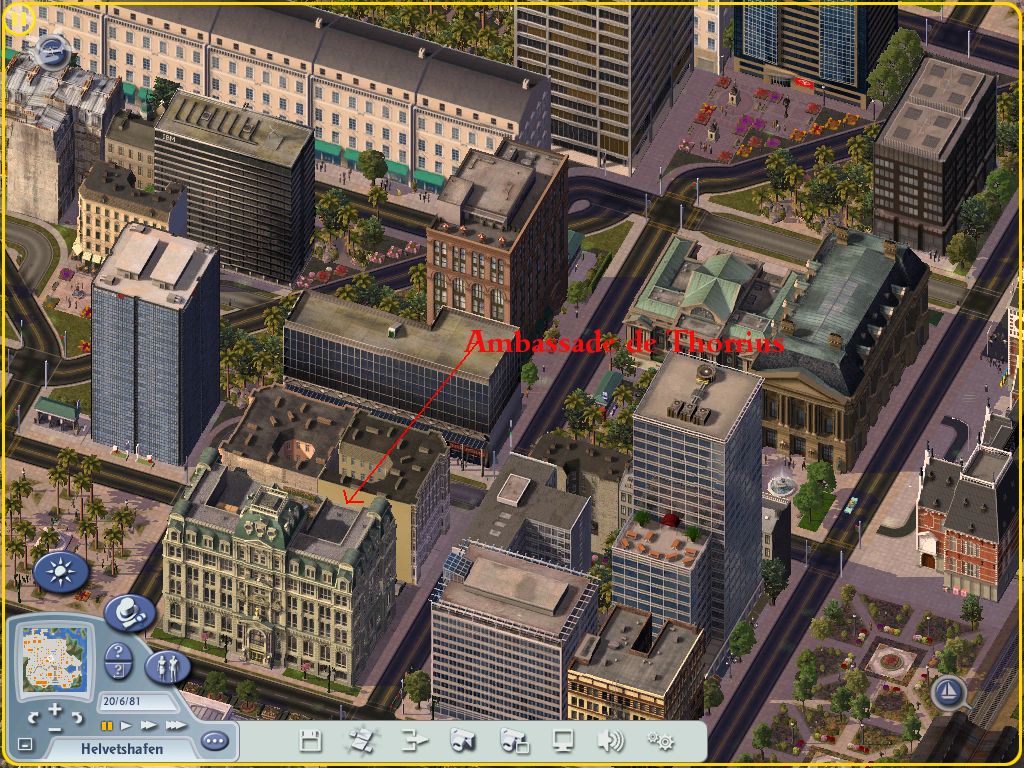1024x768 pixels.
Task: Rotate the view counter-clockwise
Action: tap(33, 718)
